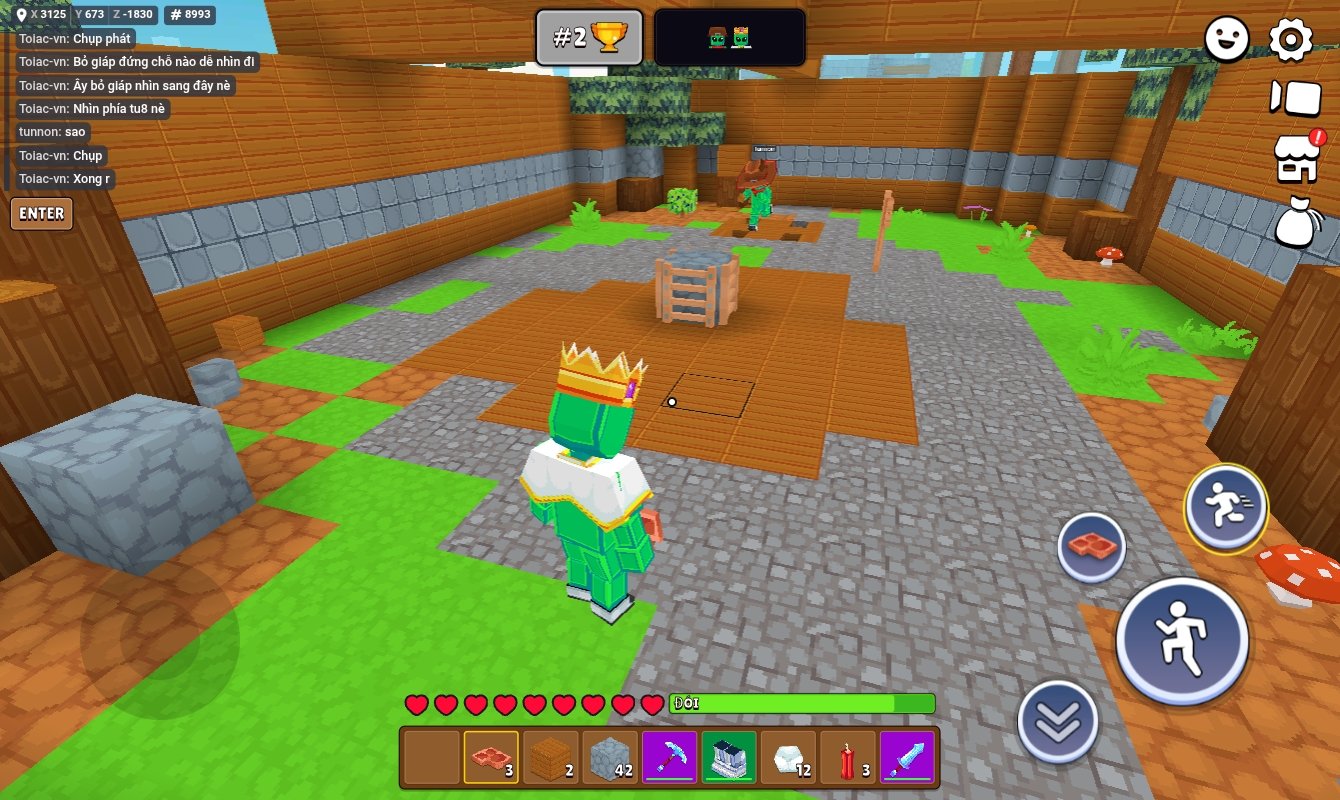Screen dimensions: 1340x800
Task: Open the gear settings menu
Action: click(x=1291, y=40)
